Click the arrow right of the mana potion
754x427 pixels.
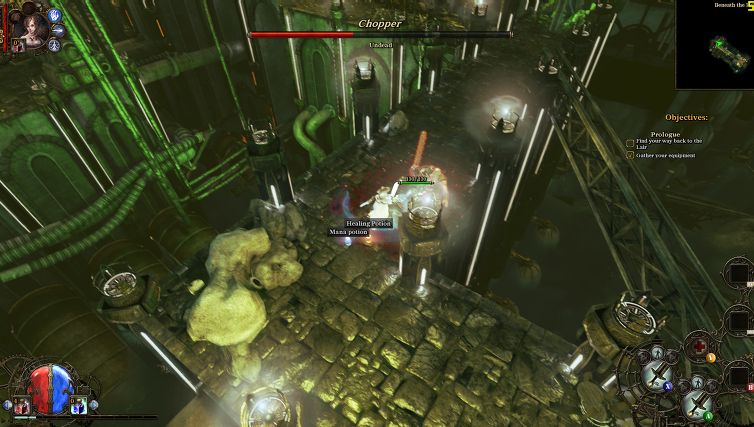(x=94, y=405)
